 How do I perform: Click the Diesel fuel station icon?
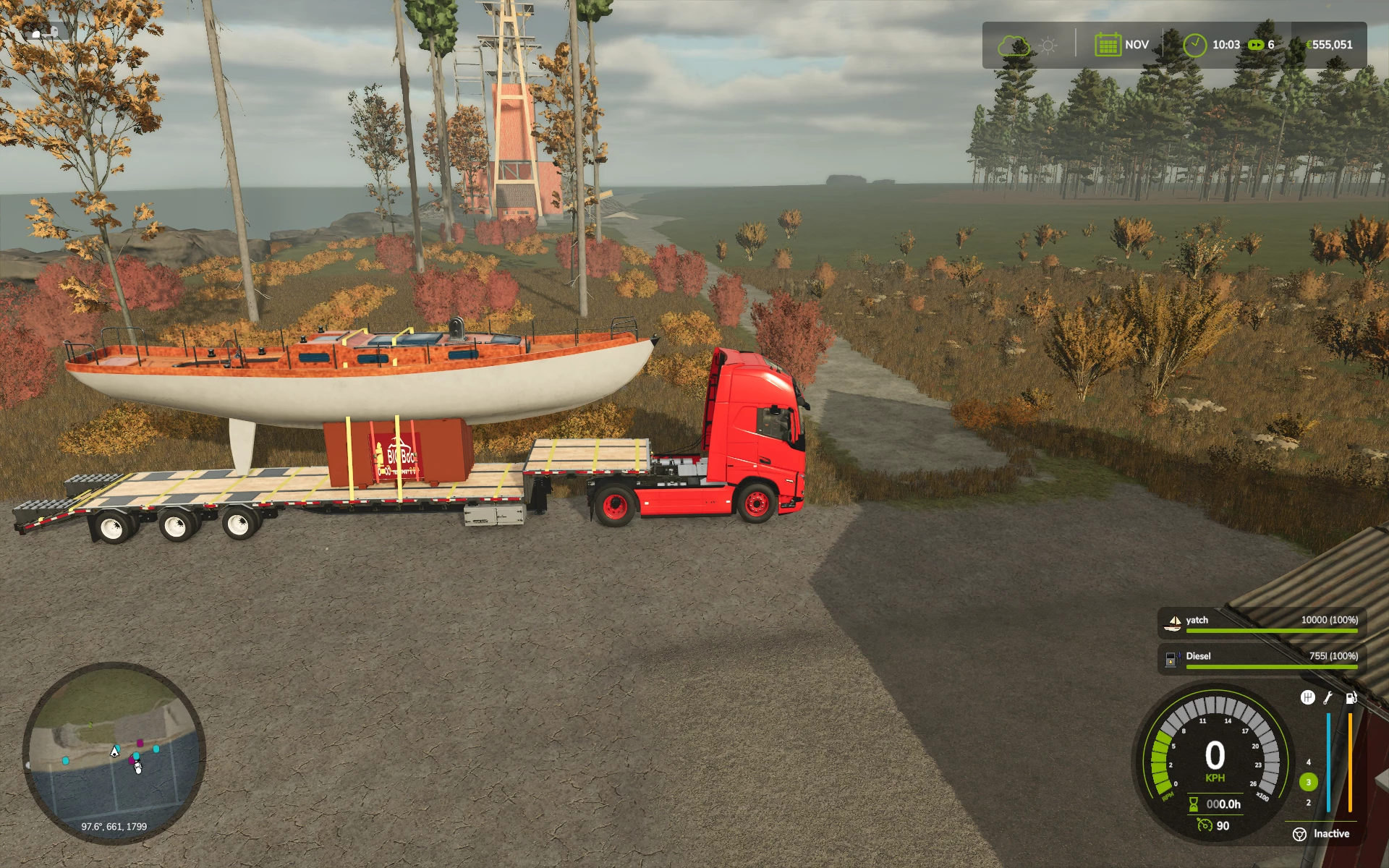point(1172,658)
